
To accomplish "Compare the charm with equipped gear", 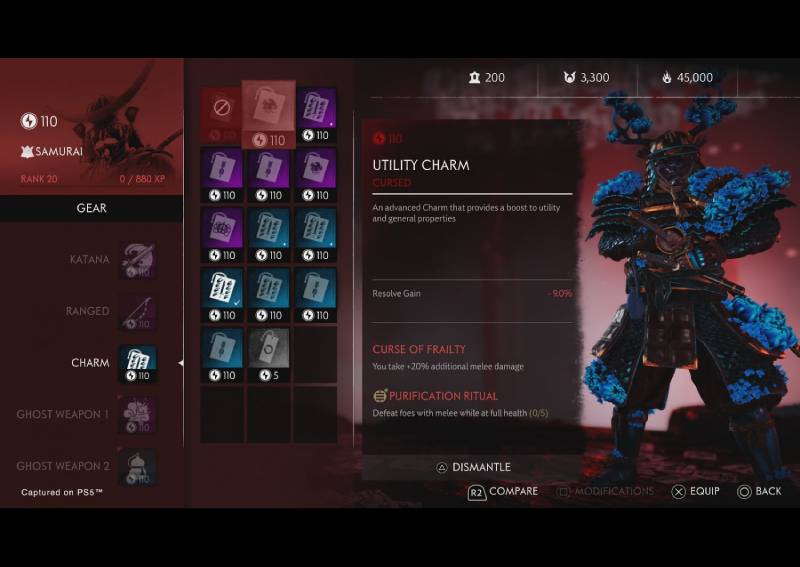I will [x=503, y=492].
